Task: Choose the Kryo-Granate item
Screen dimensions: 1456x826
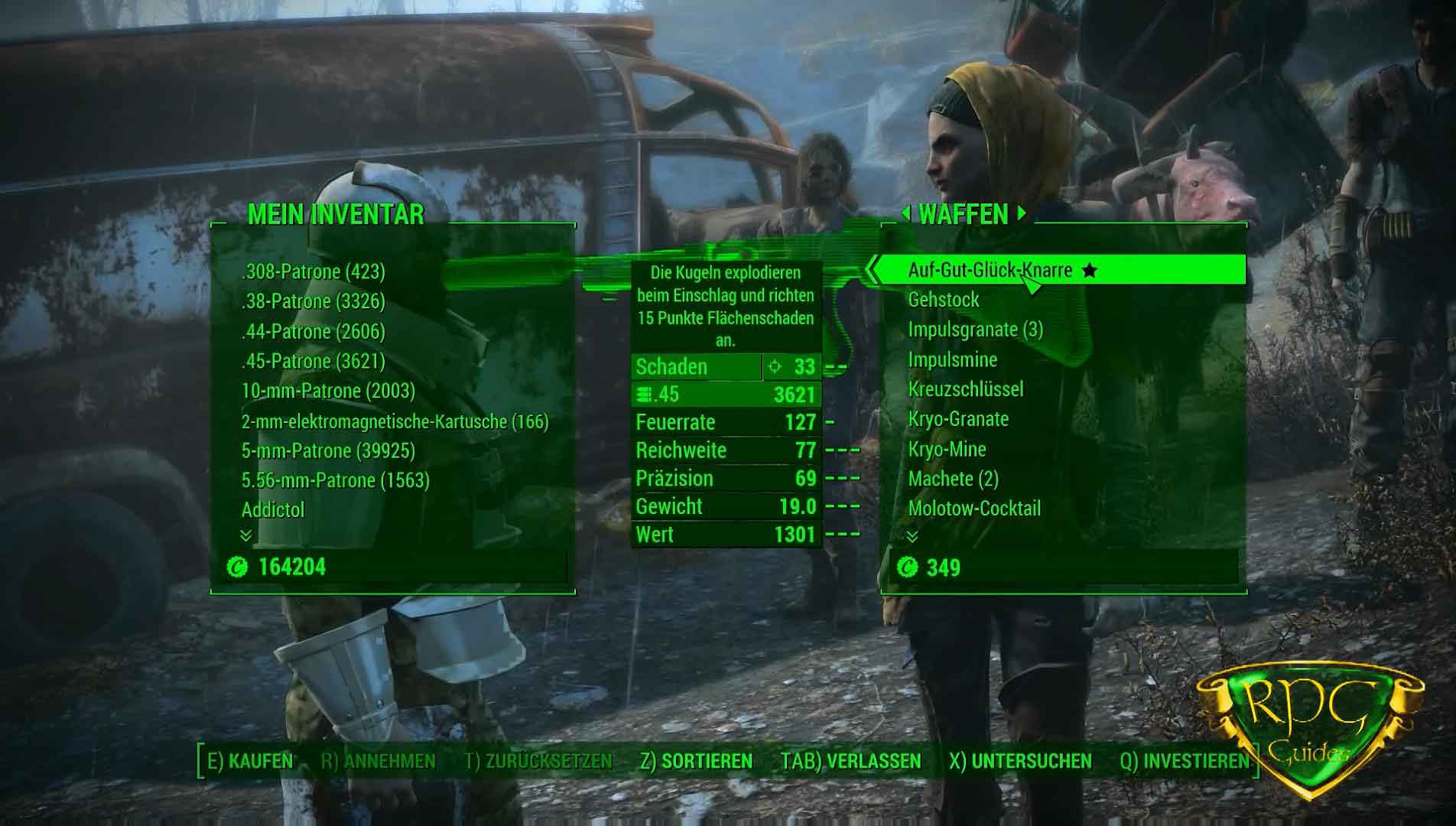Action: (958, 419)
